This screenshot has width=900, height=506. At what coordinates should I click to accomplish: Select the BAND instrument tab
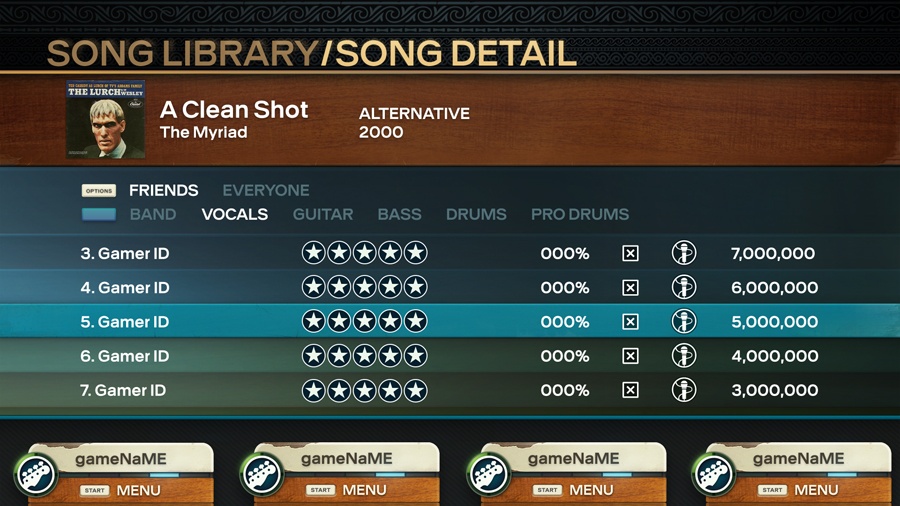[x=152, y=214]
